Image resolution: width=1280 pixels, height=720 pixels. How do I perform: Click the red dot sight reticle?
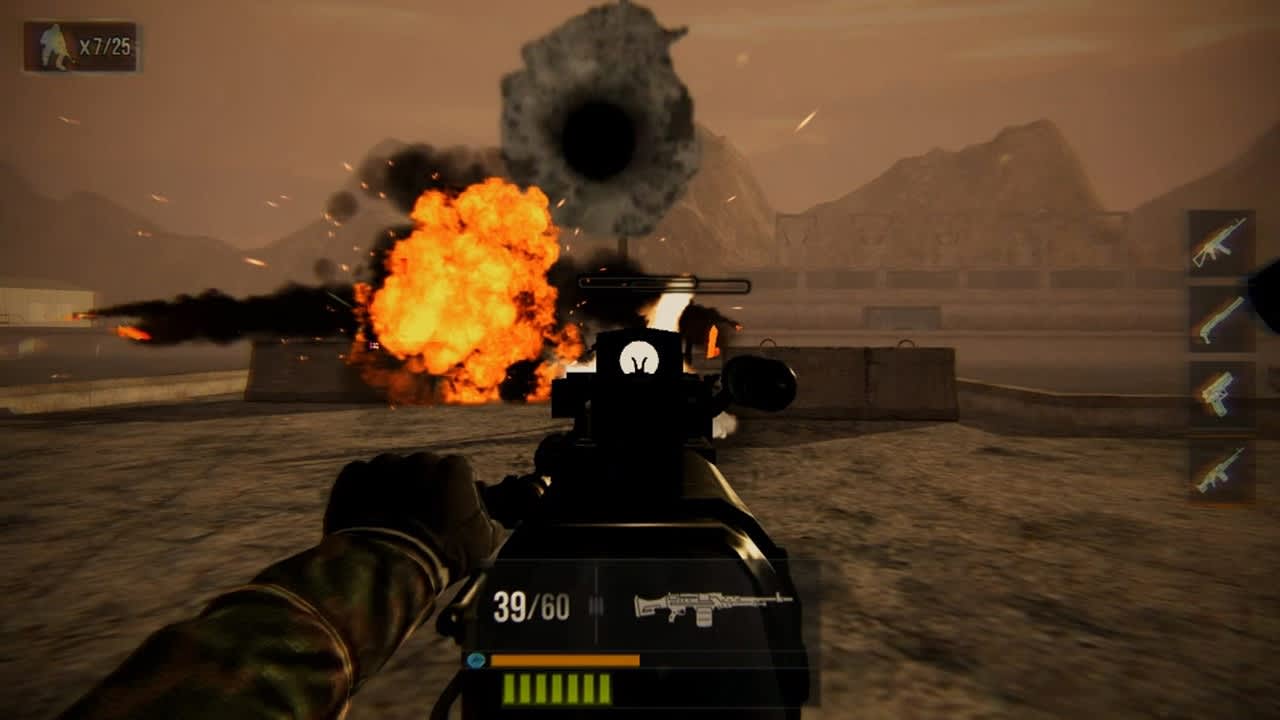pos(637,357)
